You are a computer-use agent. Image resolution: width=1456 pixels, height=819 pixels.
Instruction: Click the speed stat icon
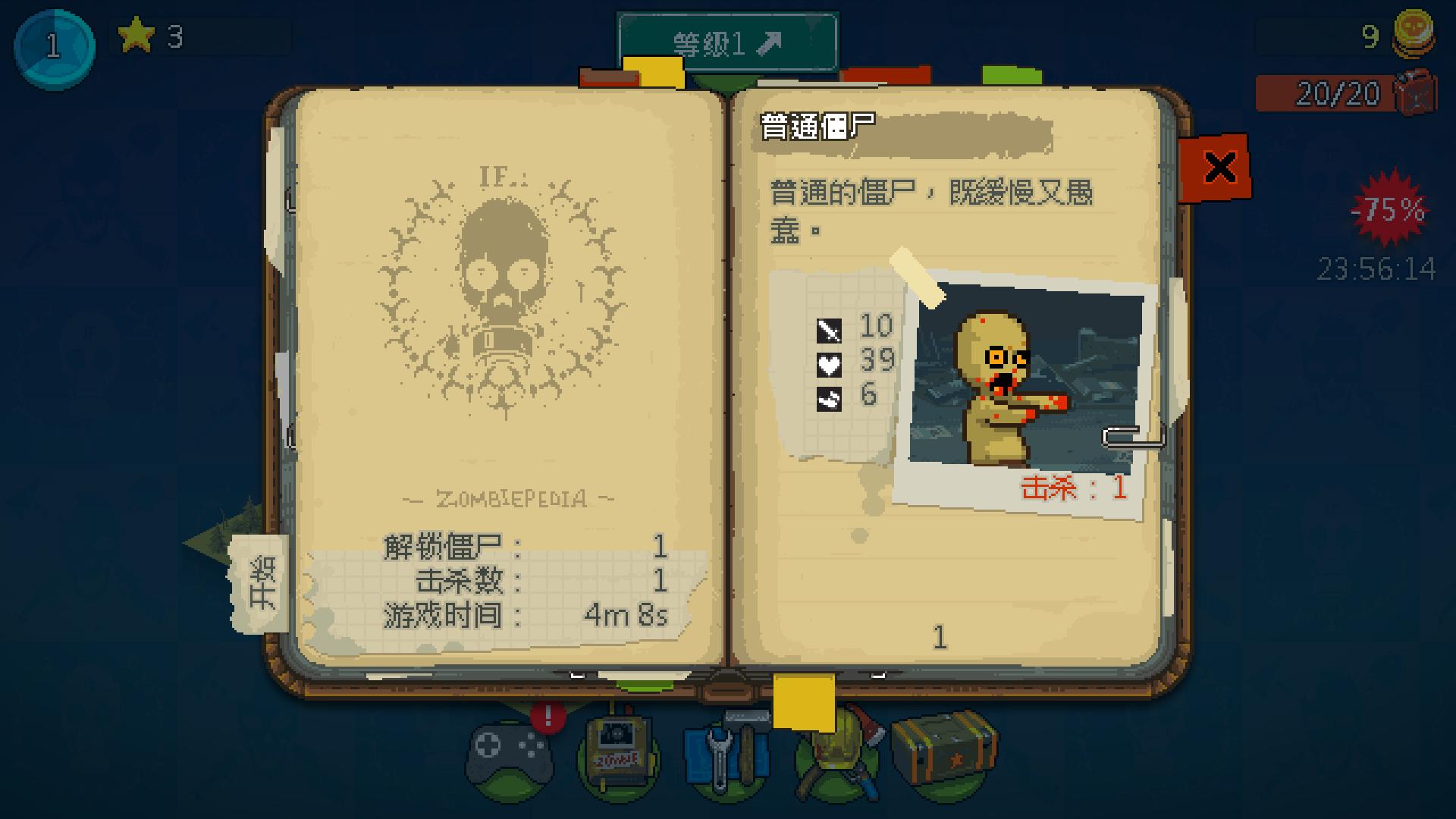(x=830, y=397)
